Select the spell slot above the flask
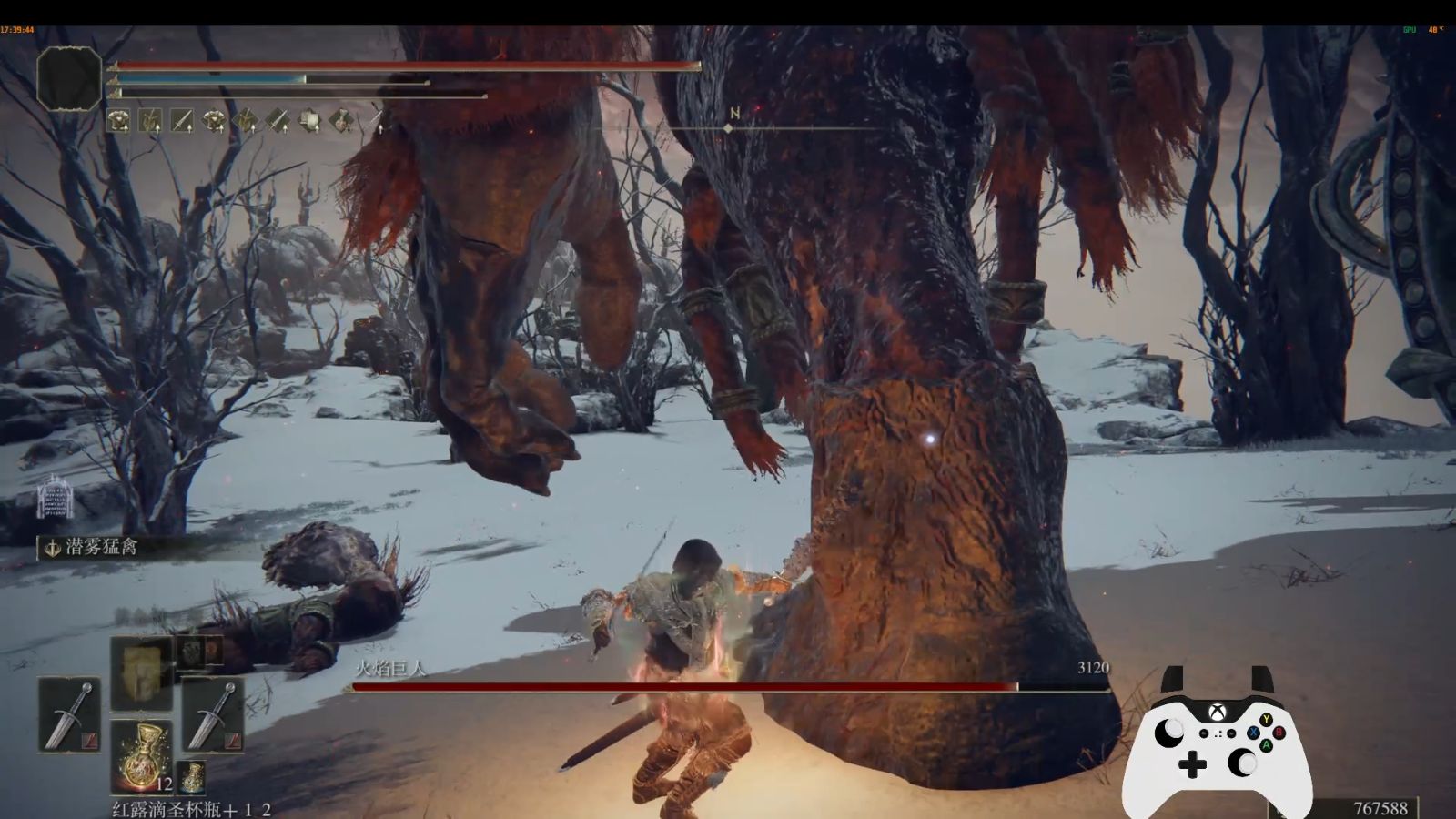This screenshot has height=819, width=1456. (141, 672)
